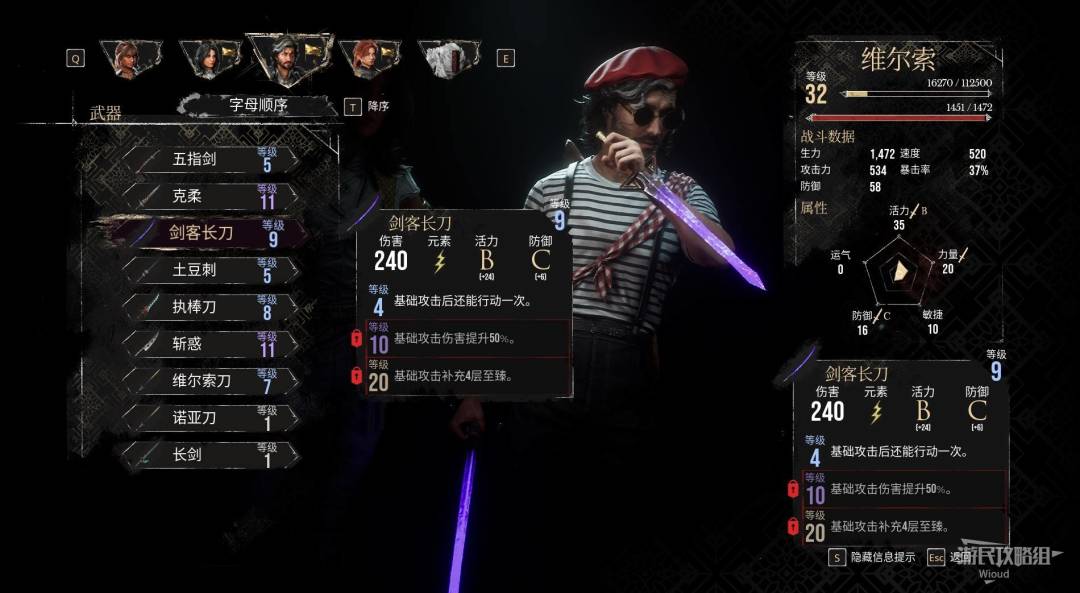Click the 隐藏信息提示 hide info option
Viewport: 1080px width, 593px height.
tap(874, 557)
